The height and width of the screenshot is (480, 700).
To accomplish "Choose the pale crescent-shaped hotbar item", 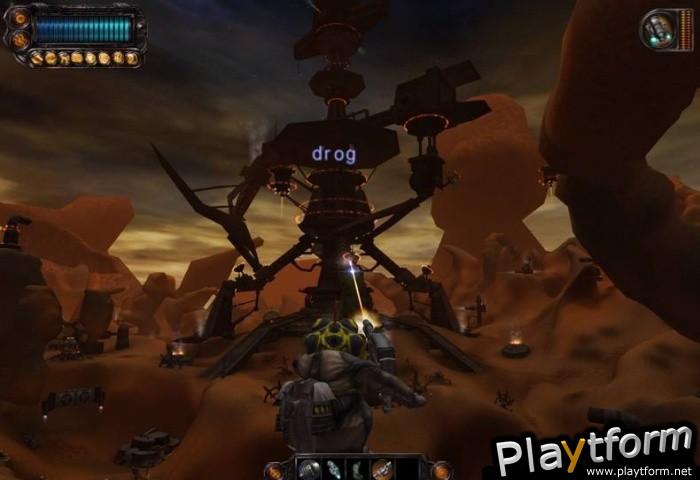I will pyautogui.click(x=357, y=469).
